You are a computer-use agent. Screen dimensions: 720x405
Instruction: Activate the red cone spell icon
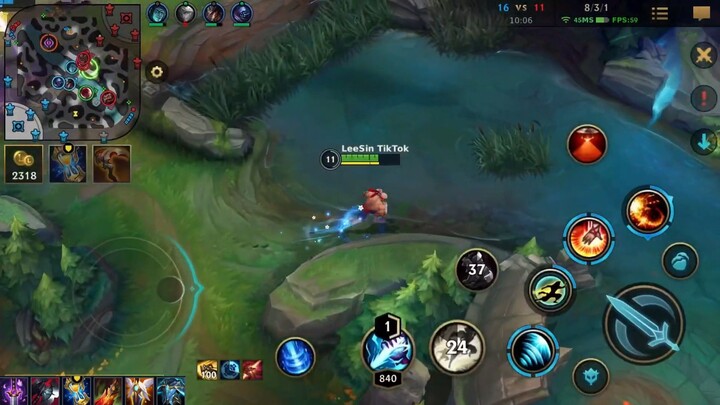click(x=587, y=144)
